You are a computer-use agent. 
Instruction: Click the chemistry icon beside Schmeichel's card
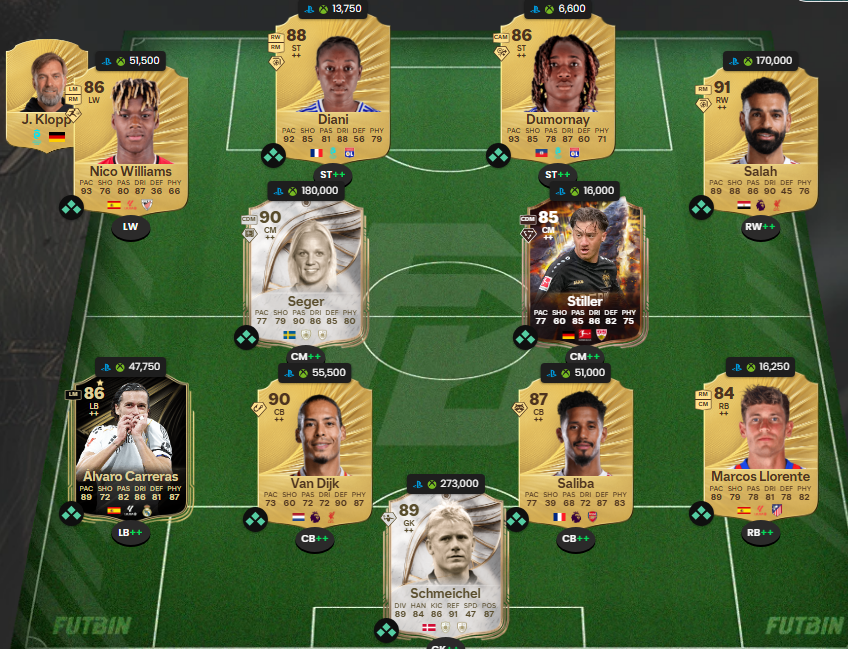(x=386, y=631)
